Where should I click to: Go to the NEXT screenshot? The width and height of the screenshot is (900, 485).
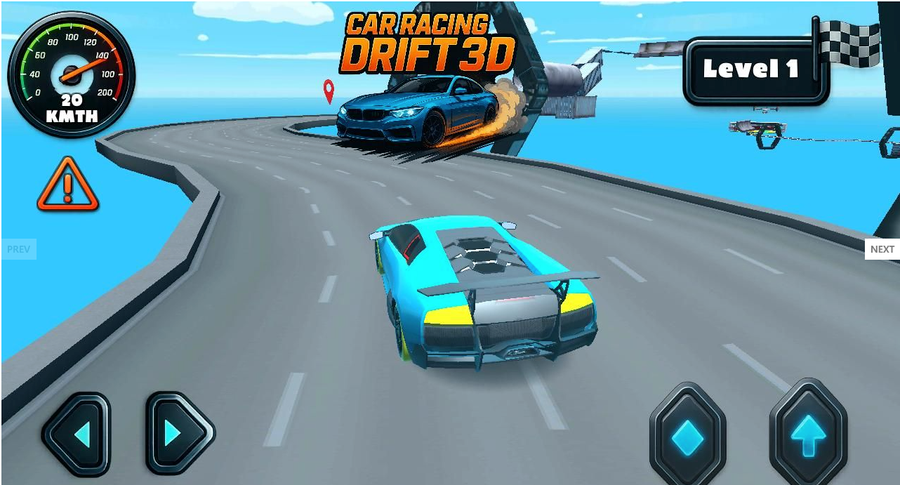881,249
